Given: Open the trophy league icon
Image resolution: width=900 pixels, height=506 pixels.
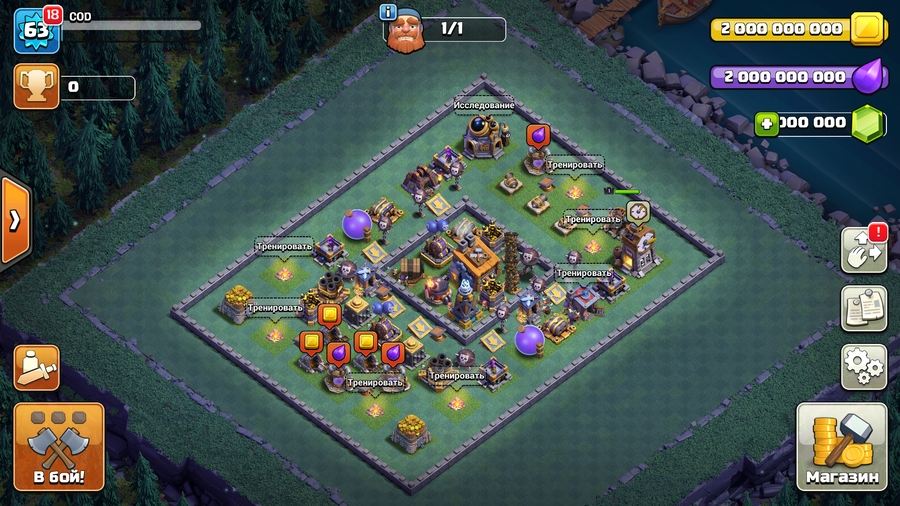Looking at the screenshot, I should [x=36, y=87].
